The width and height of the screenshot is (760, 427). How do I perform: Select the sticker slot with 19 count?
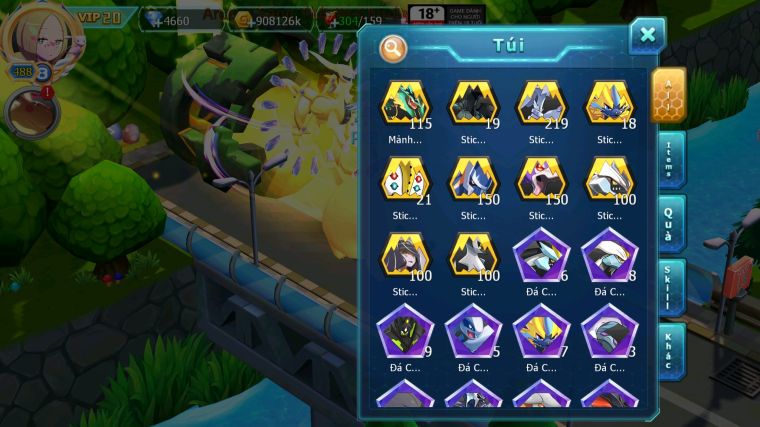473,103
